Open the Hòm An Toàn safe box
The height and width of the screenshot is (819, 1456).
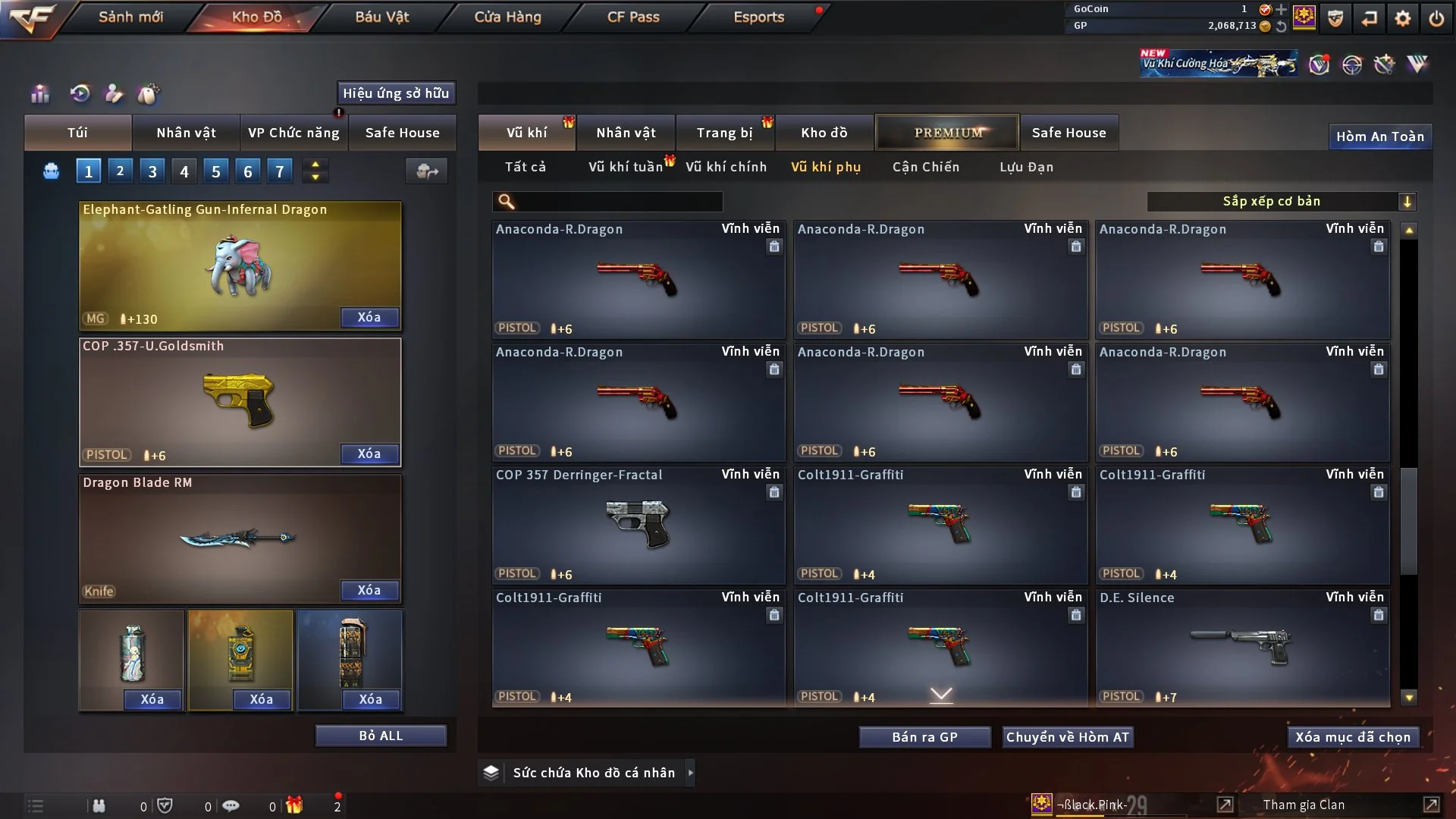coord(1379,136)
